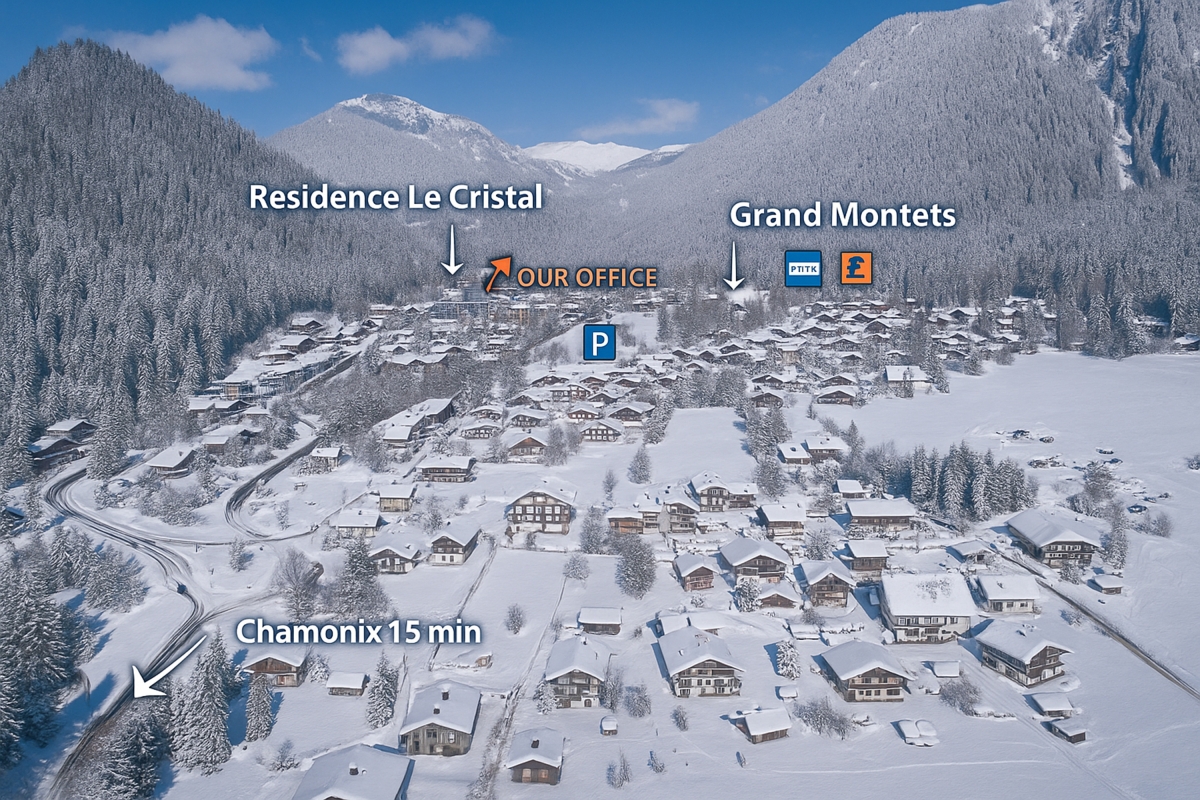
Task: Select the blue PTITK marker icon
Action: (x=803, y=269)
